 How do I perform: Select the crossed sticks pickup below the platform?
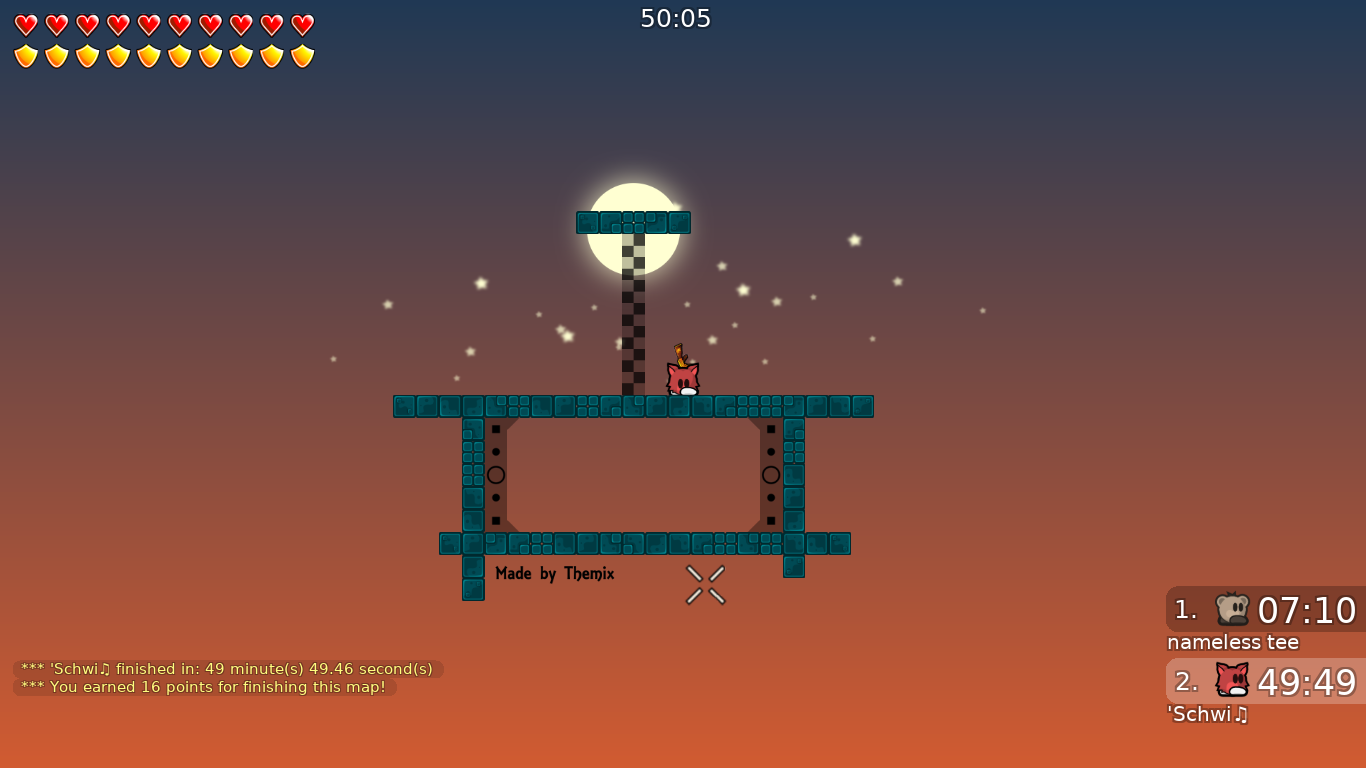click(x=704, y=584)
